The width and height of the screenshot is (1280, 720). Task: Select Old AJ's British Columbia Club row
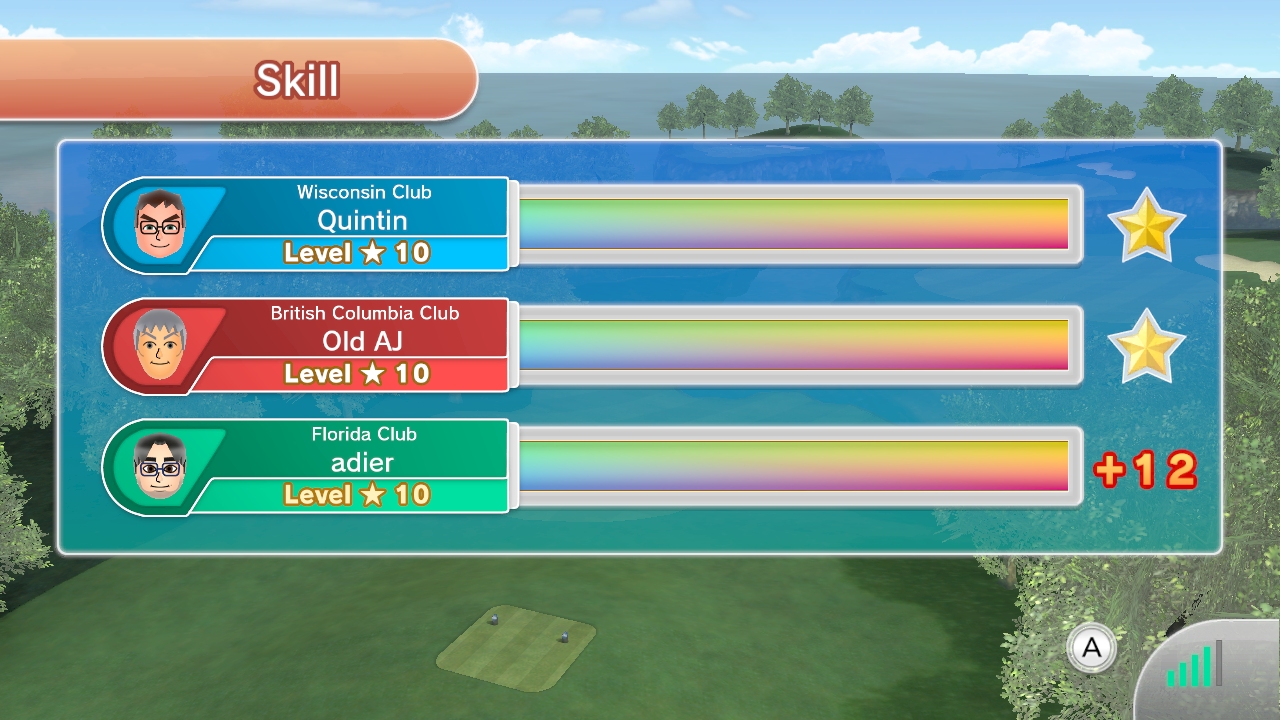362,344
